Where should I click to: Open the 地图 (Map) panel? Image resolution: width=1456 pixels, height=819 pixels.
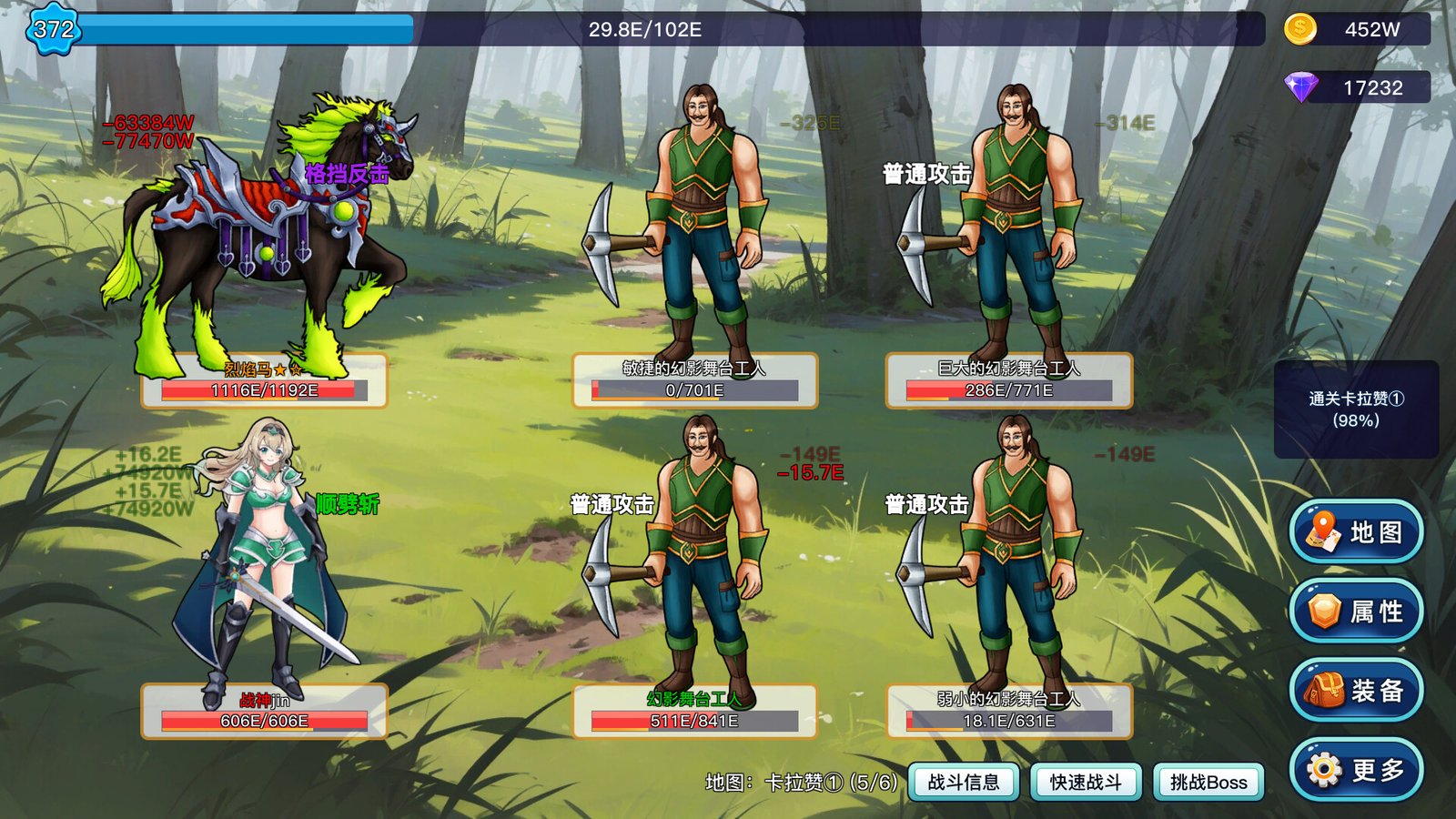click(x=1355, y=532)
